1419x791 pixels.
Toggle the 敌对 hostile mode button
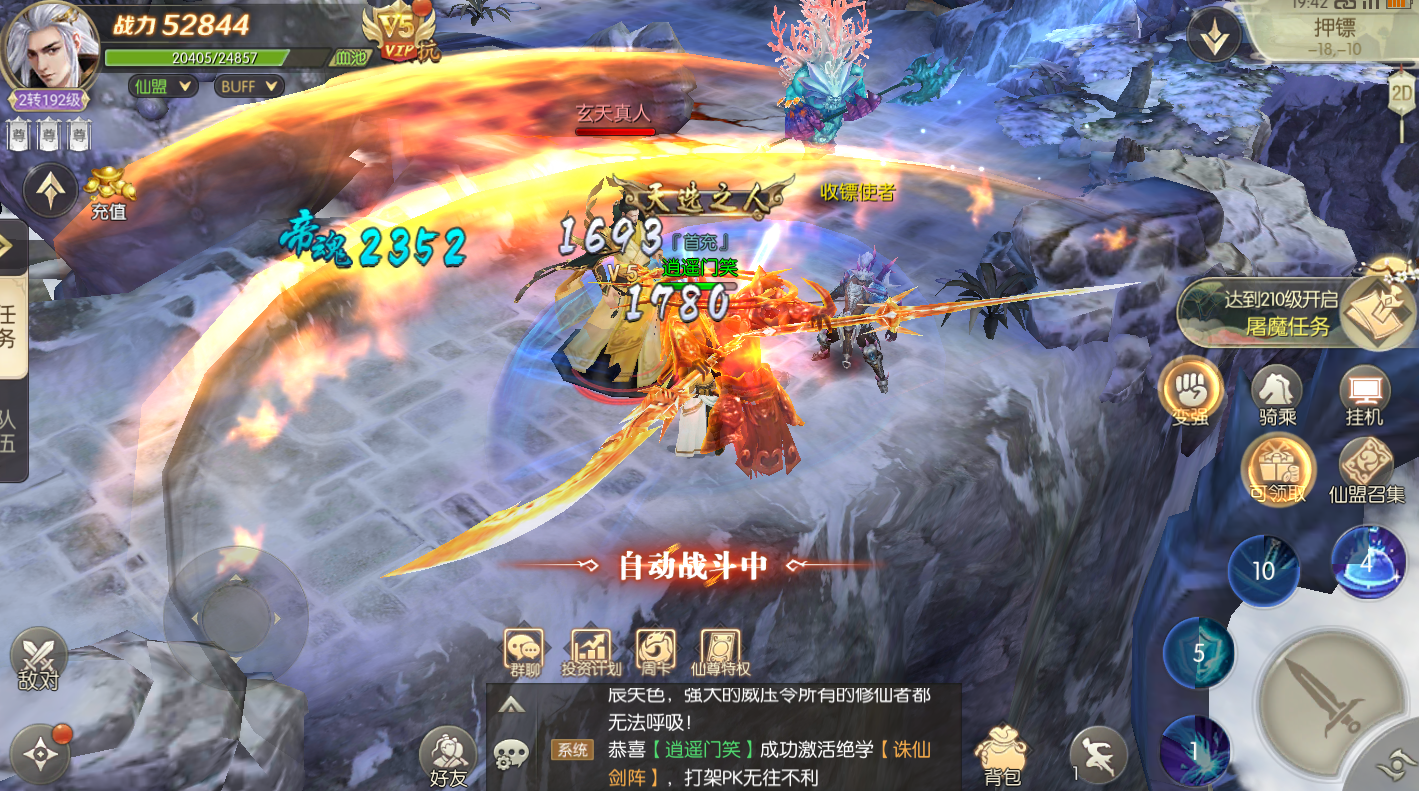pyautogui.click(x=38, y=661)
